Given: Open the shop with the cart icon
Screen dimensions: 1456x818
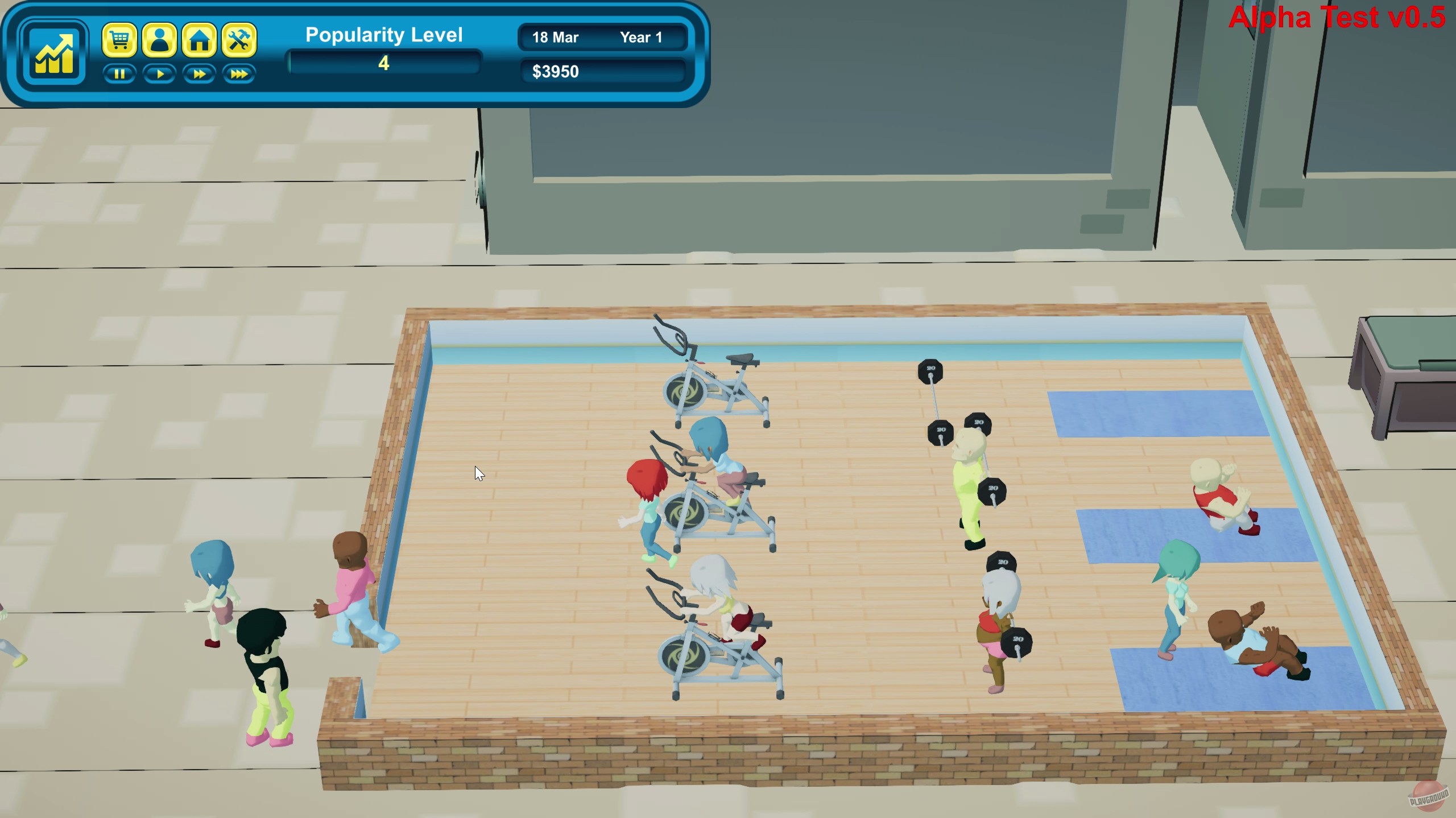Looking at the screenshot, I should click(119, 40).
